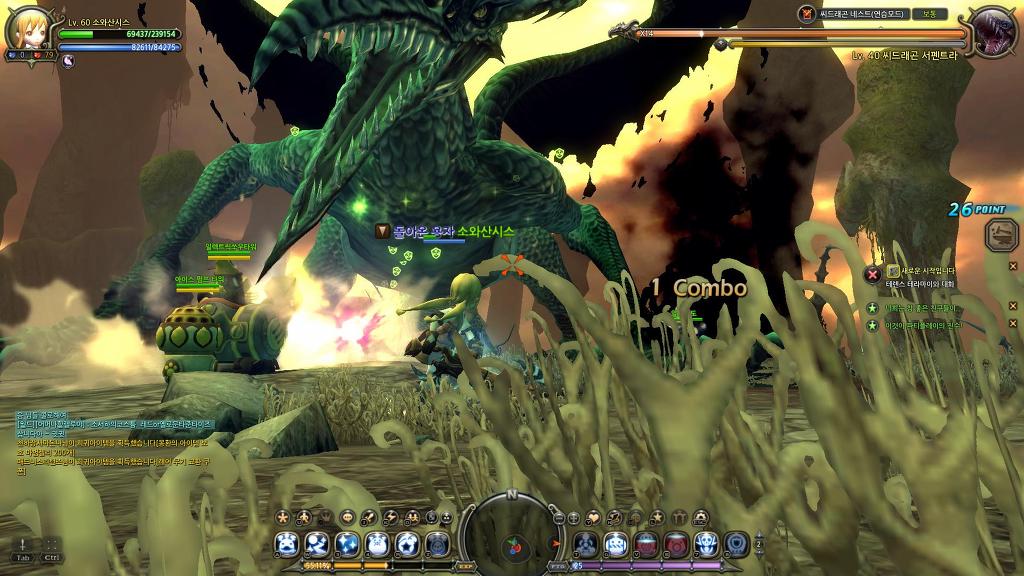Activate the shield skill at the bar's right end
The height and width of the screenshot is (576, 1024).
pos(736,544)
